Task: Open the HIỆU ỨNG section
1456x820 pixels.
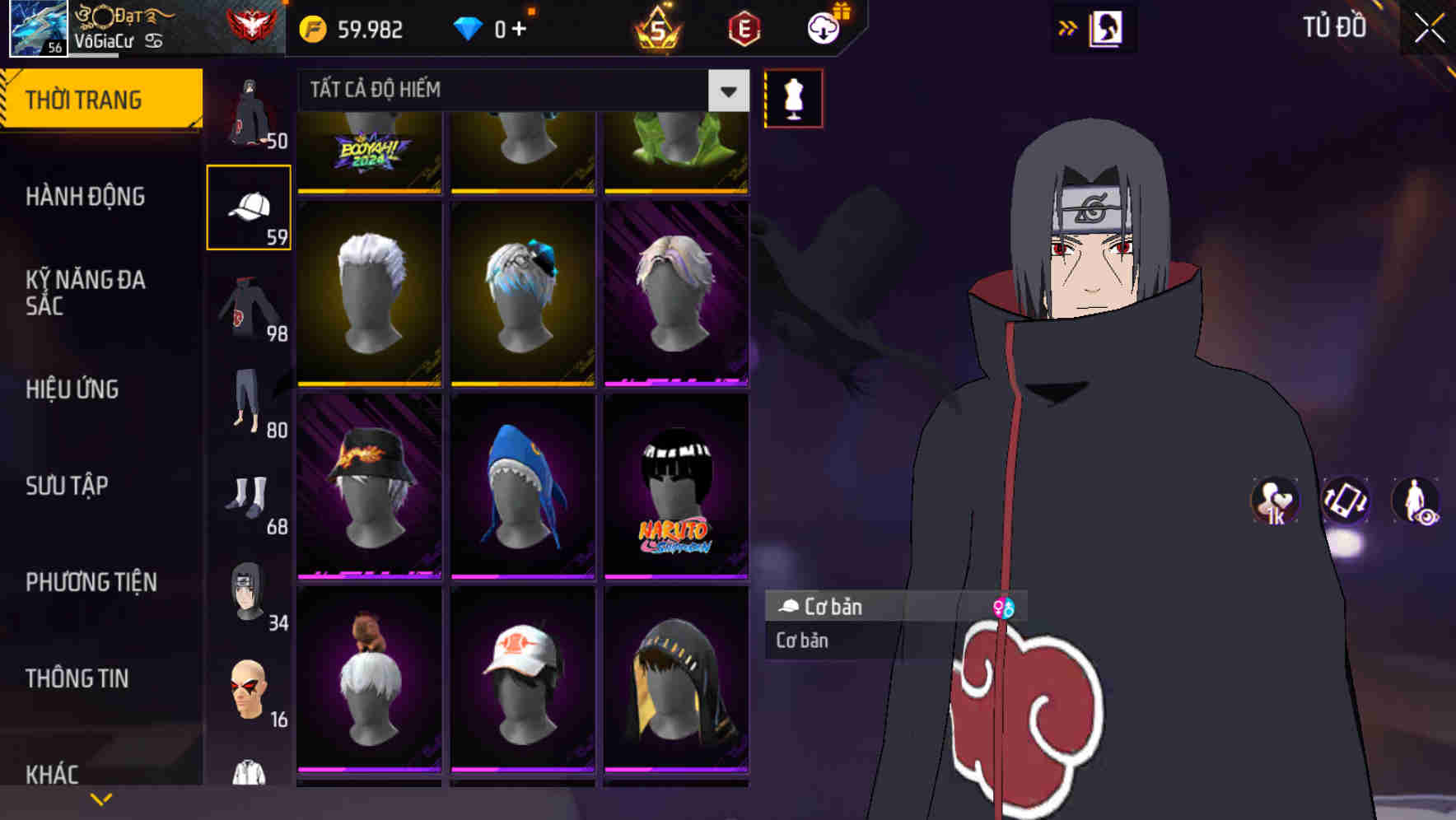Action: click(72, 389)
